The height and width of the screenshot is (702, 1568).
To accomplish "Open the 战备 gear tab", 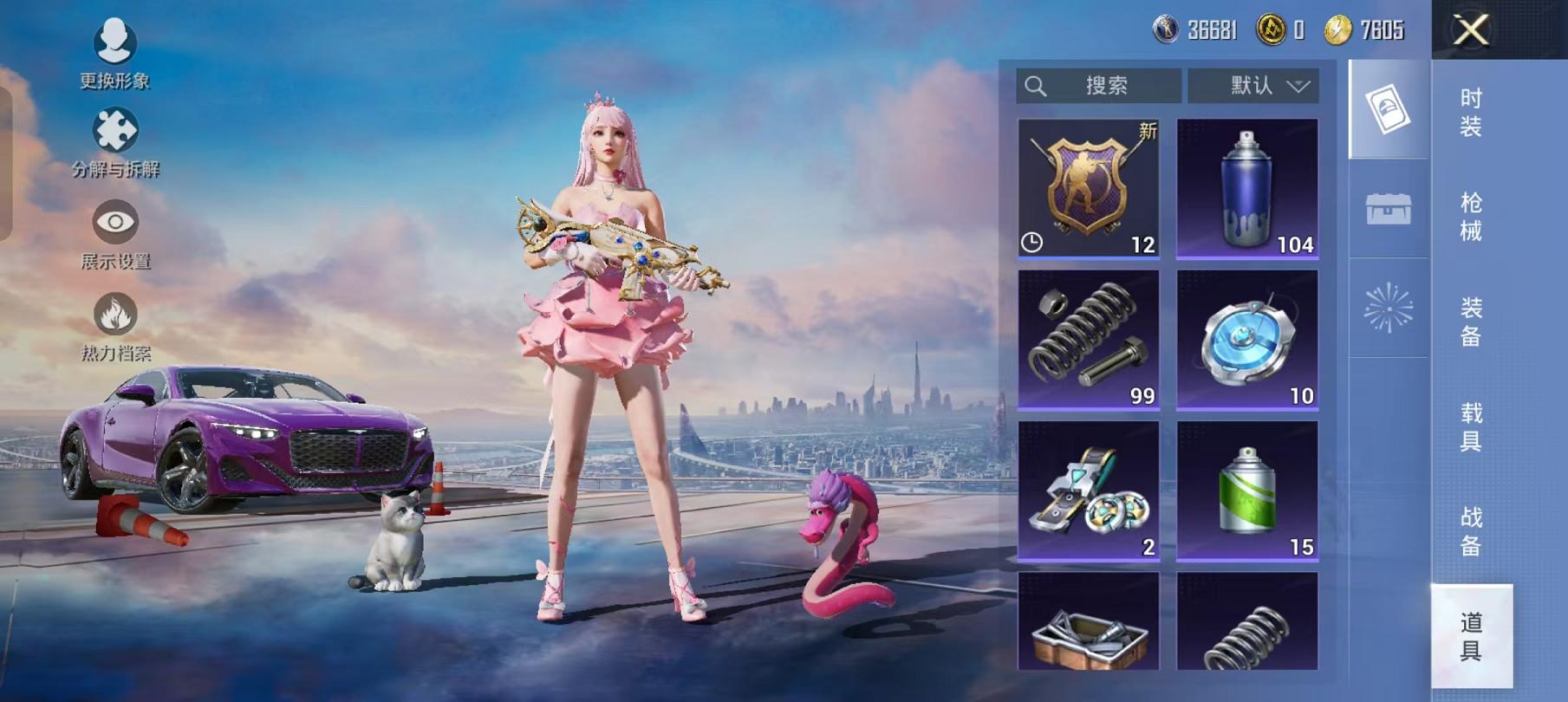I will coord(1474,533).
